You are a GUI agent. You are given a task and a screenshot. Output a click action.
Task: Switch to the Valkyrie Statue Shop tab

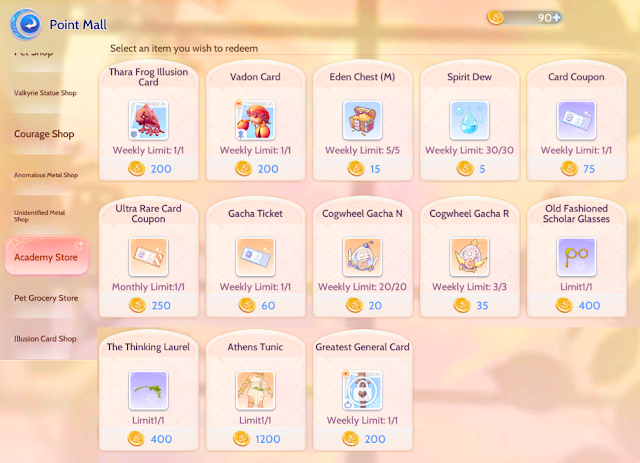point(45,93)
